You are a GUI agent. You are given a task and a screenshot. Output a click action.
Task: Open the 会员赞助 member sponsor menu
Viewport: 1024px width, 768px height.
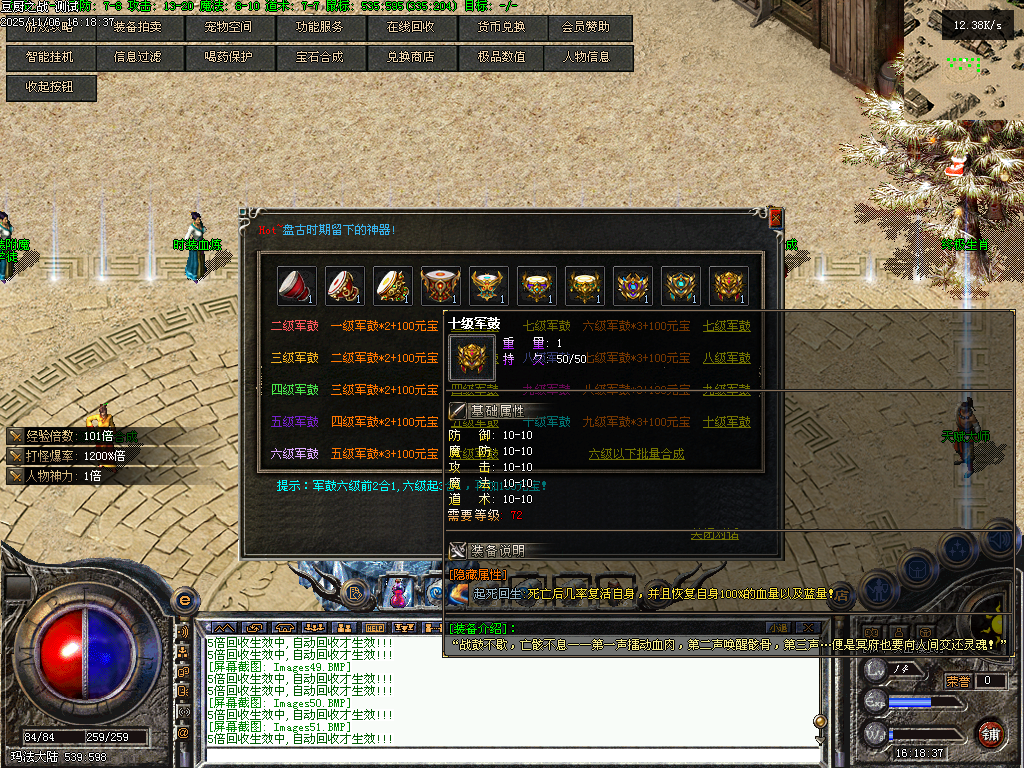pos(586,27)
